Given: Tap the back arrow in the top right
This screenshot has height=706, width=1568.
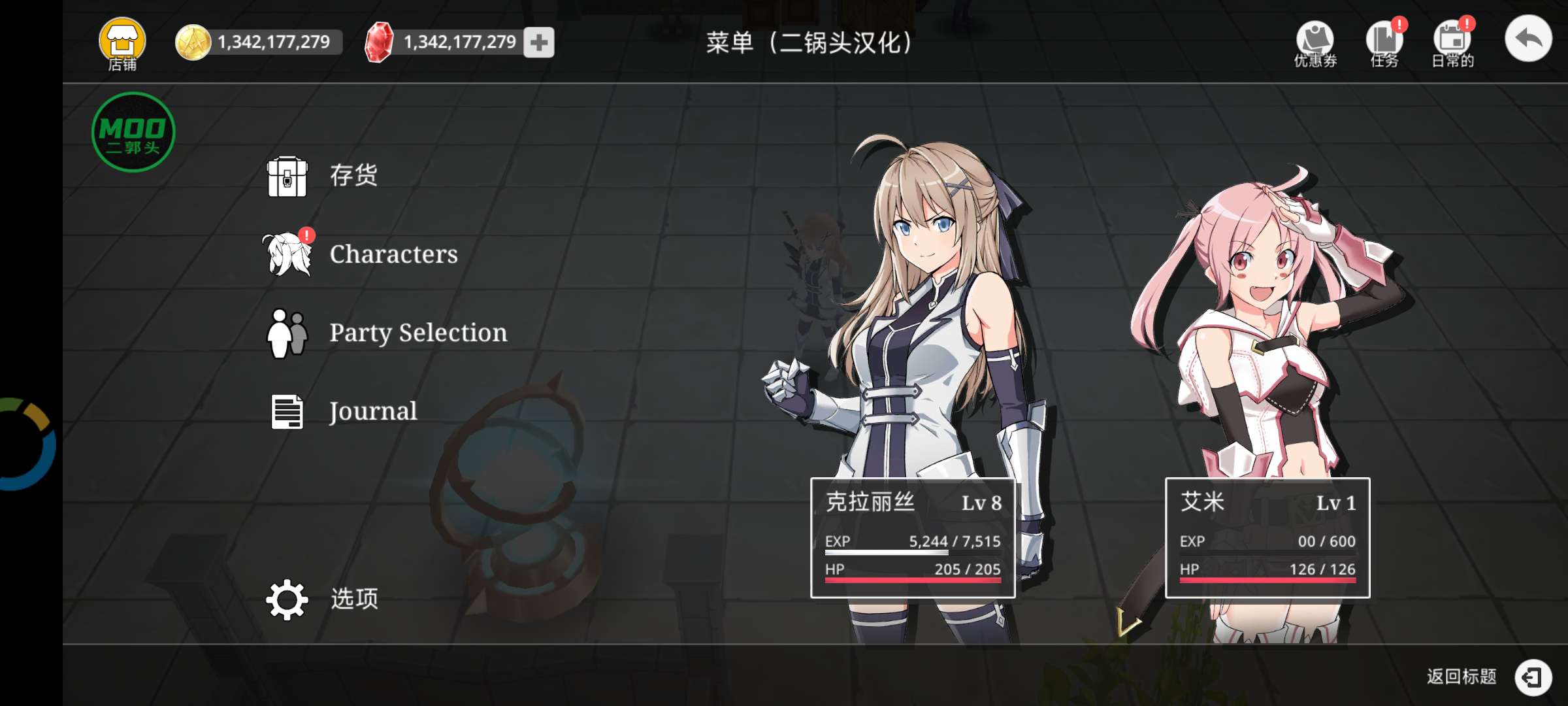Looking at the screenshot, I should (x=1527, y=39).
